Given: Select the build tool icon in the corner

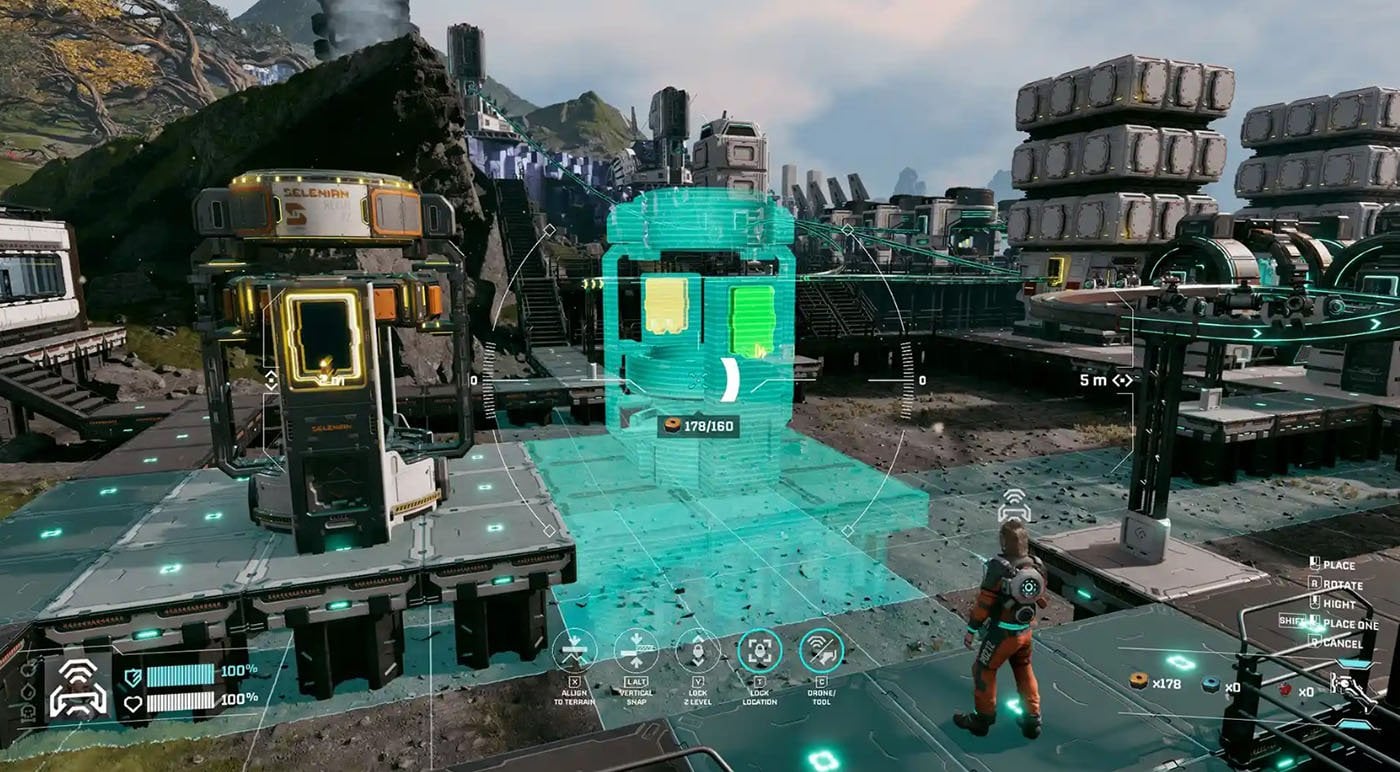Looking at the screenshot, I should click(1352, 687).
